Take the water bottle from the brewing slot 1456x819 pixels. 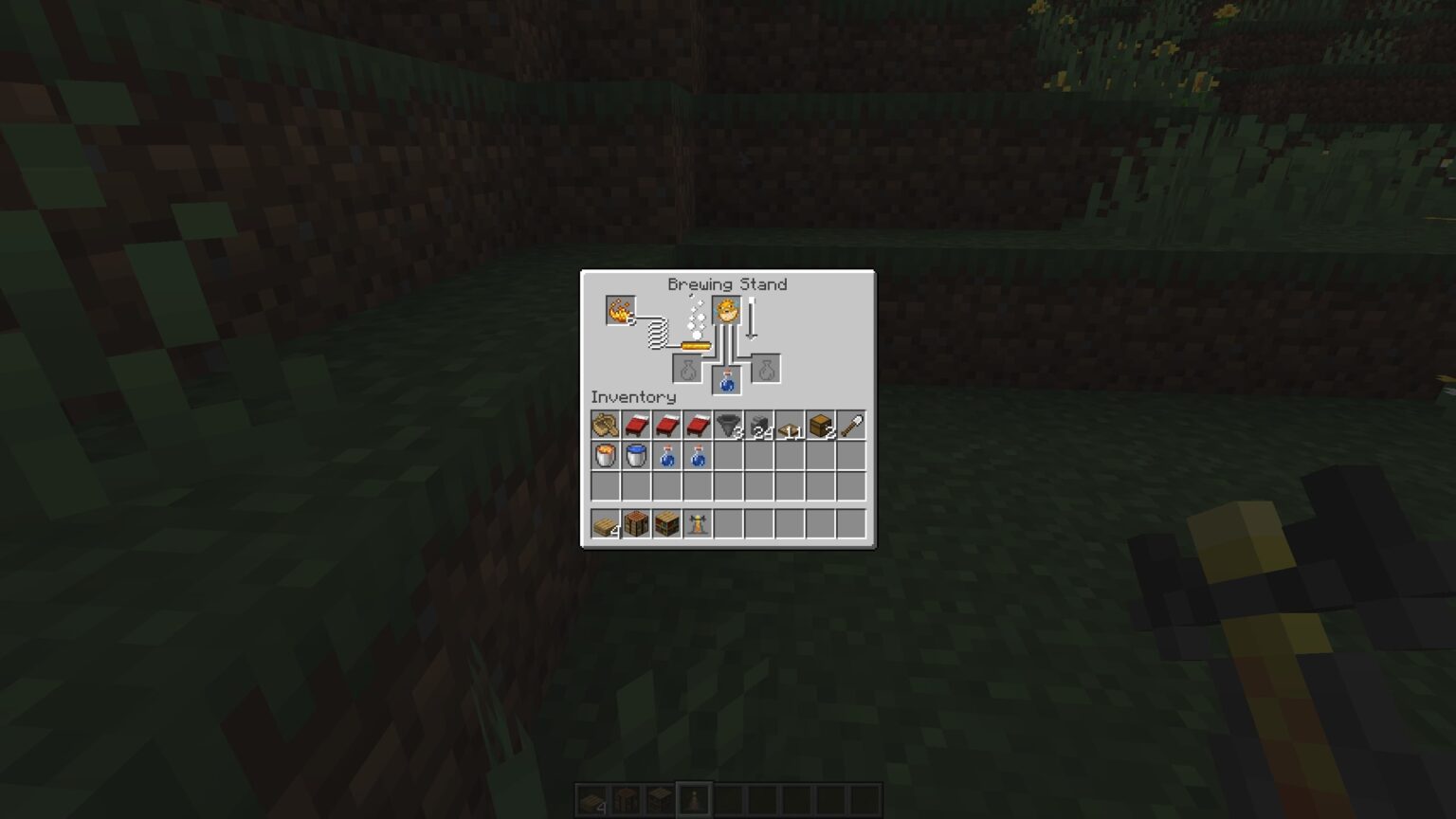(x=726, y=379)
